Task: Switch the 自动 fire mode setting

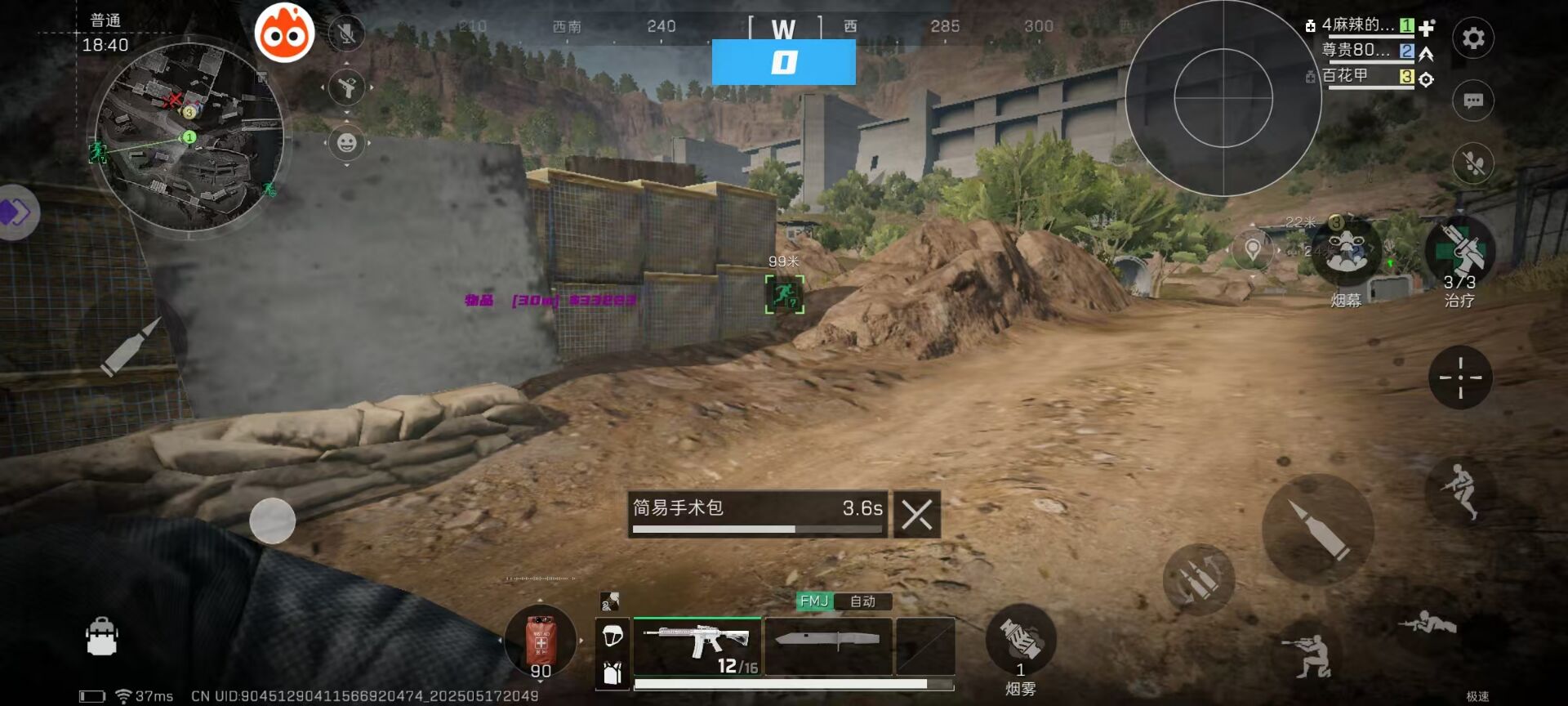Action: [864, 601]
